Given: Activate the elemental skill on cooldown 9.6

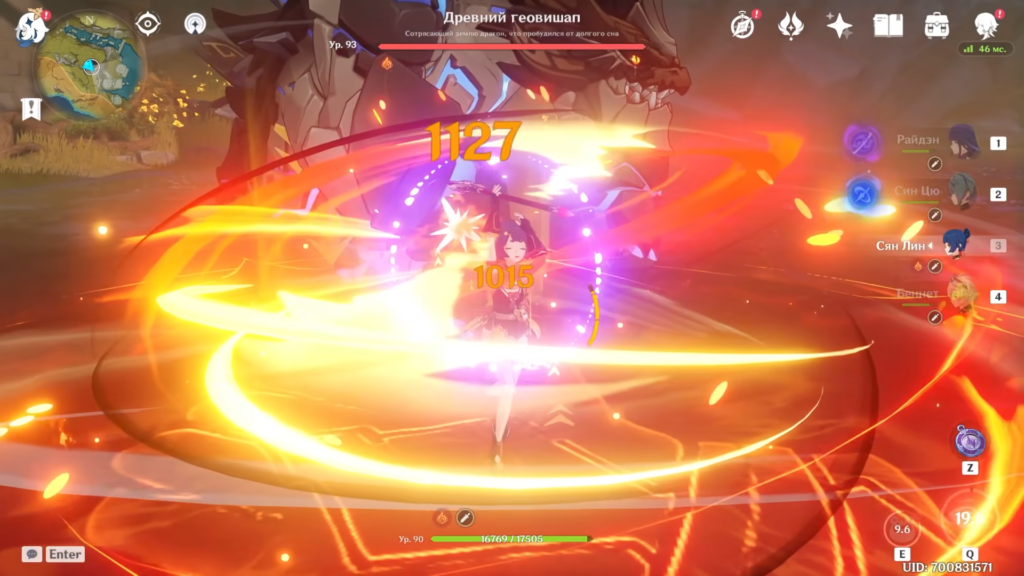Looking at the screenshot, I should tap(903, 530).
